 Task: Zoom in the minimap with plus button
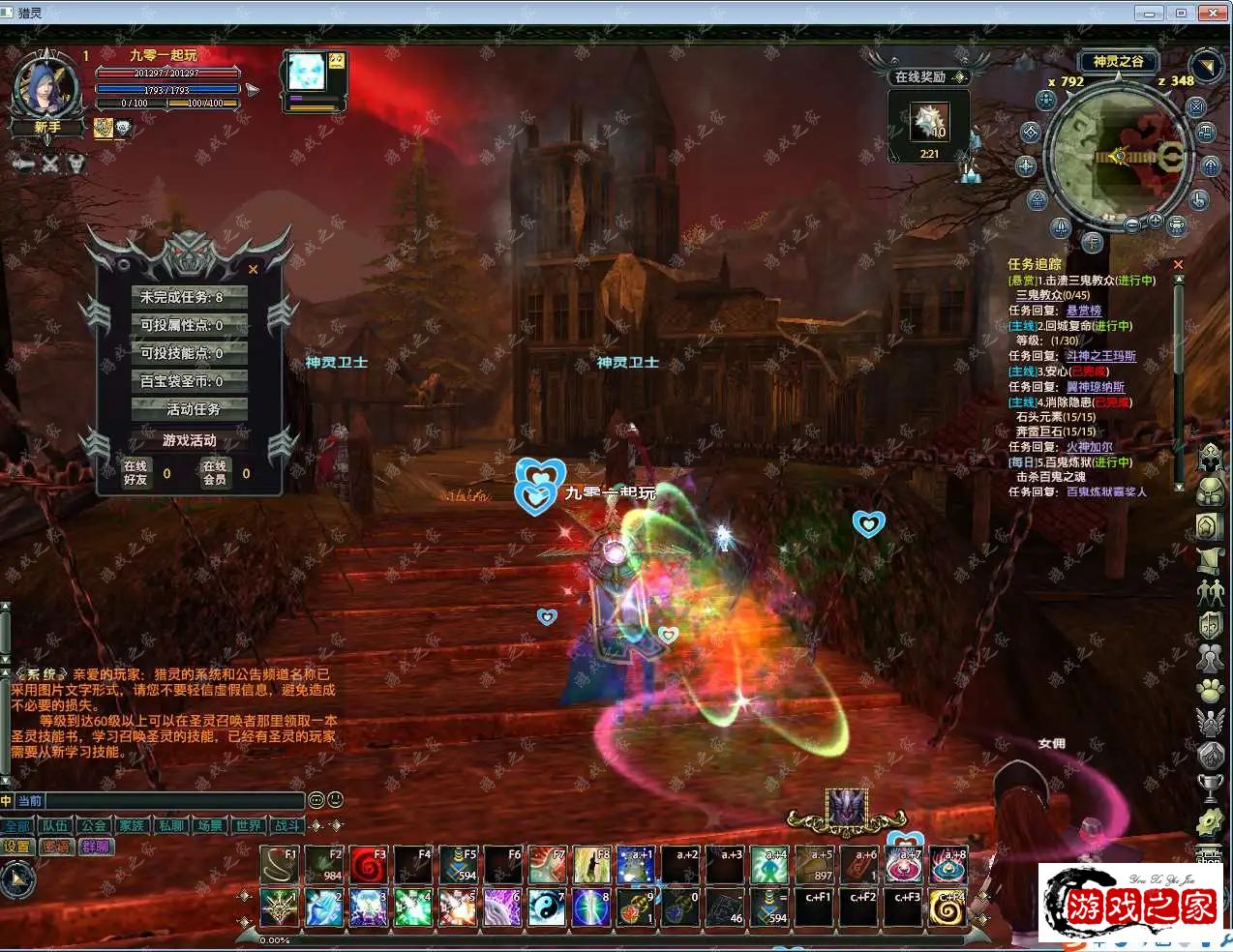click(1154, 222)
